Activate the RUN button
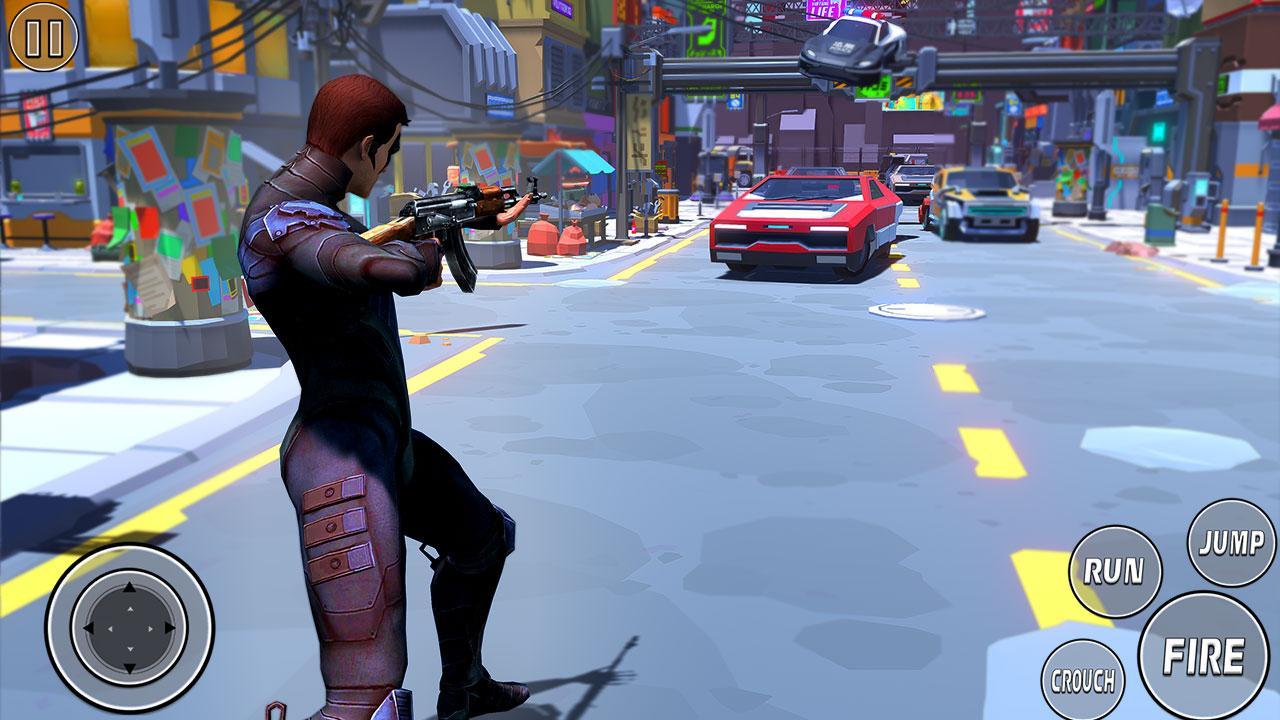The height and width of the screenshot is (720, 1280). [1115, 572]
